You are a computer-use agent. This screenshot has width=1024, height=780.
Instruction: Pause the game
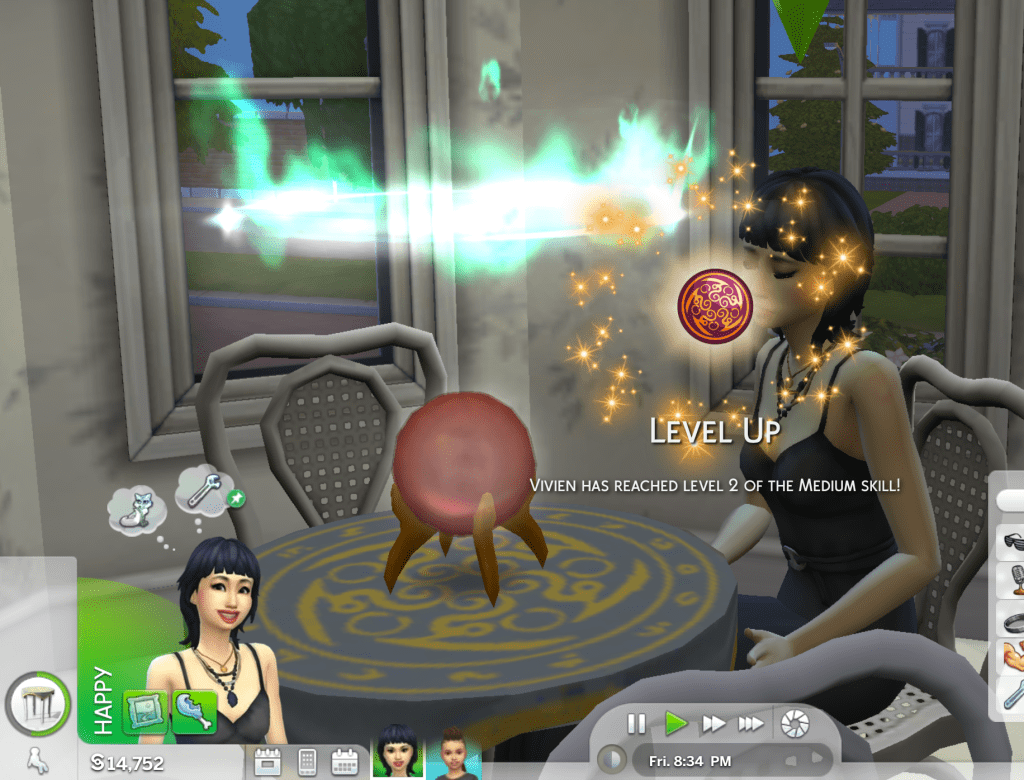(636, 723)
